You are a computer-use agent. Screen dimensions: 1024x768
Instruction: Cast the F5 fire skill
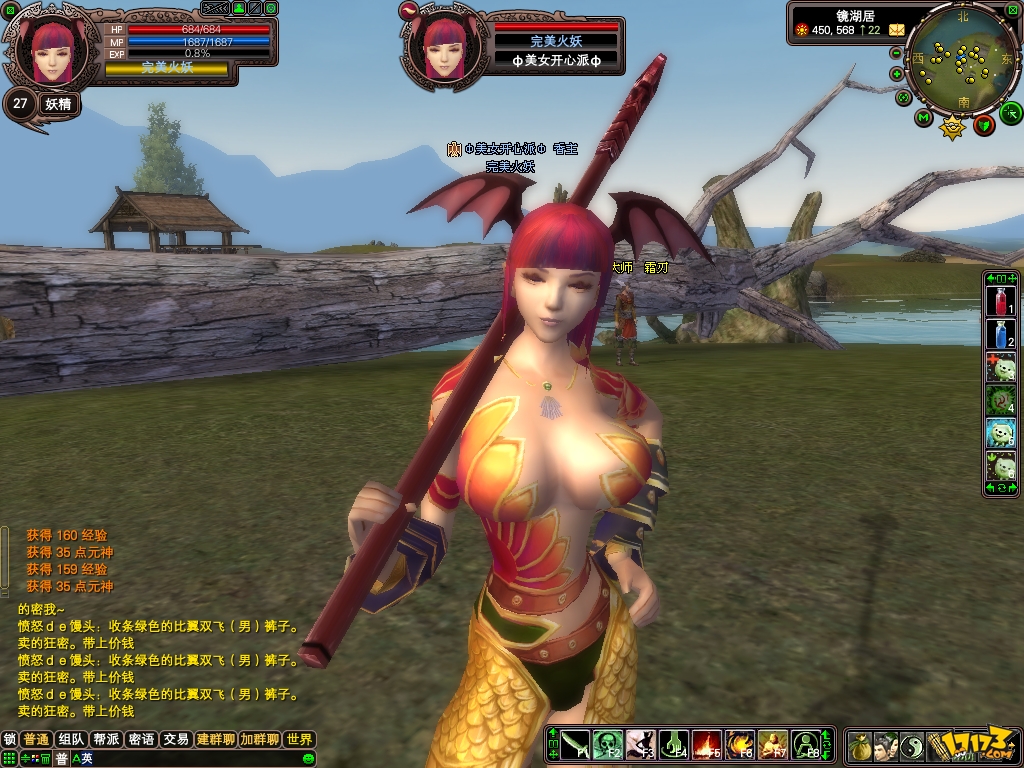click(x=707, y=744)
